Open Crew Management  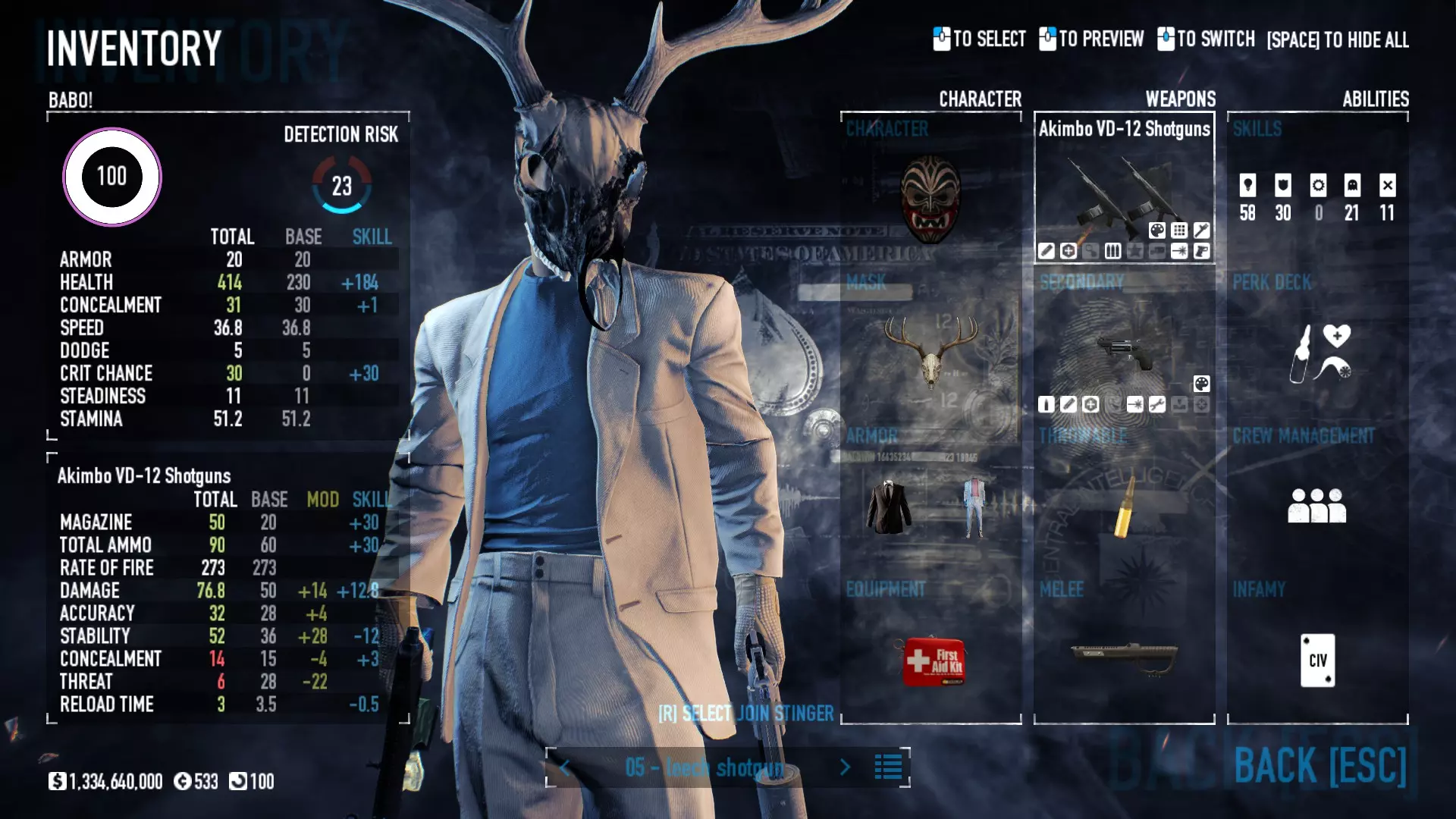click(x=1317, y=505)
